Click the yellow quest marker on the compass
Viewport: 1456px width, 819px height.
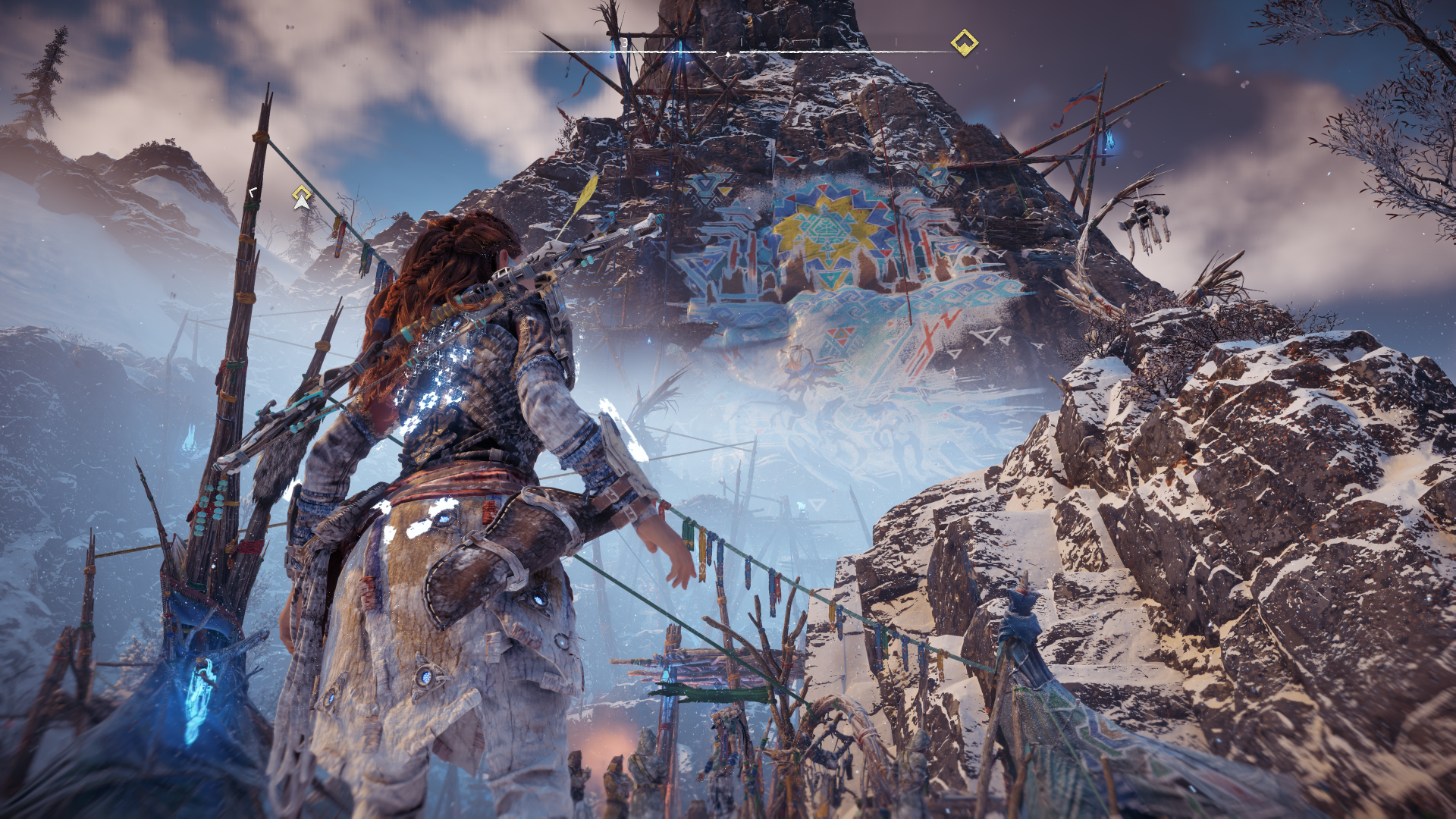tap(964, 42)
